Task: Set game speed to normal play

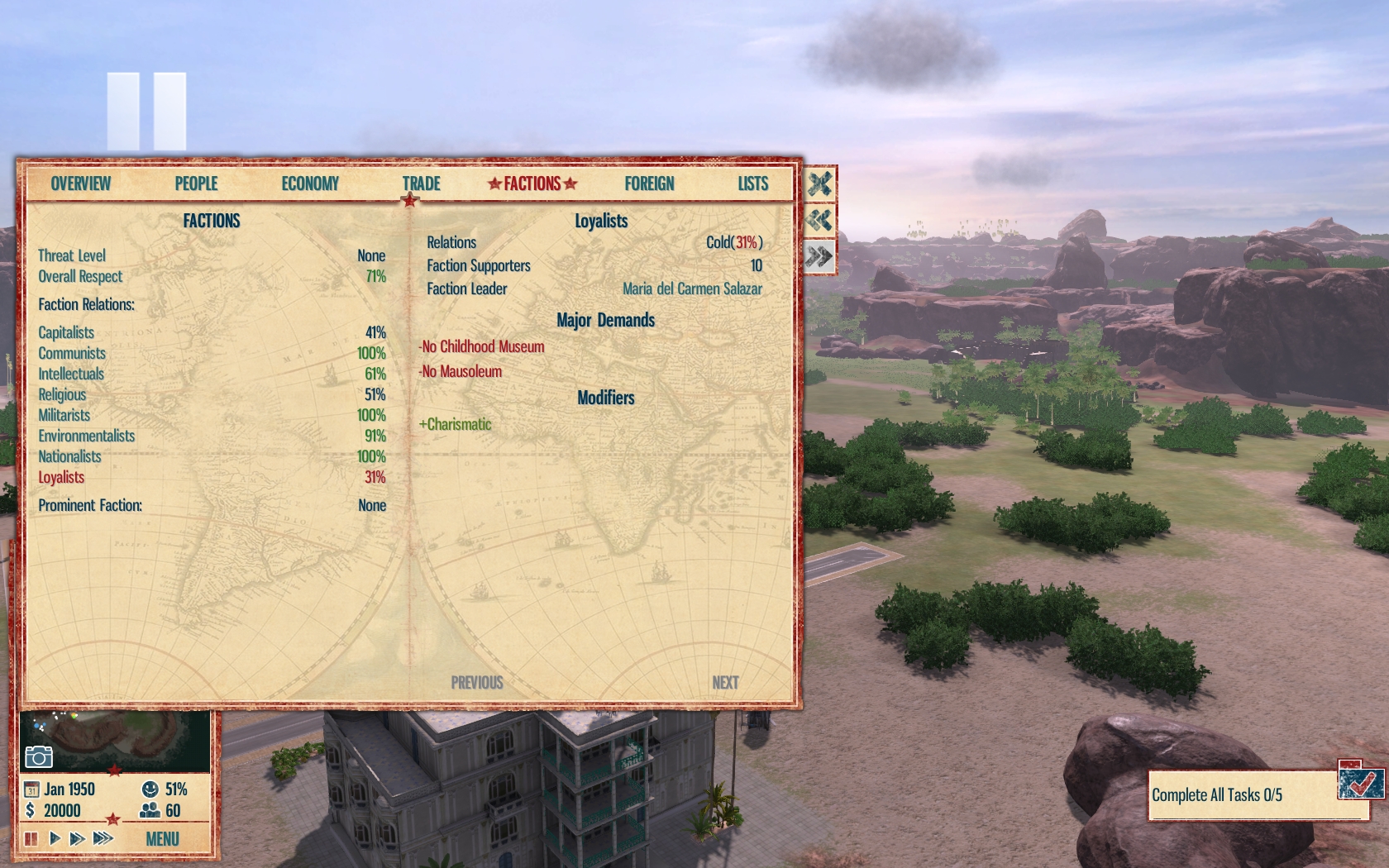Action: (x=55, y=839)
